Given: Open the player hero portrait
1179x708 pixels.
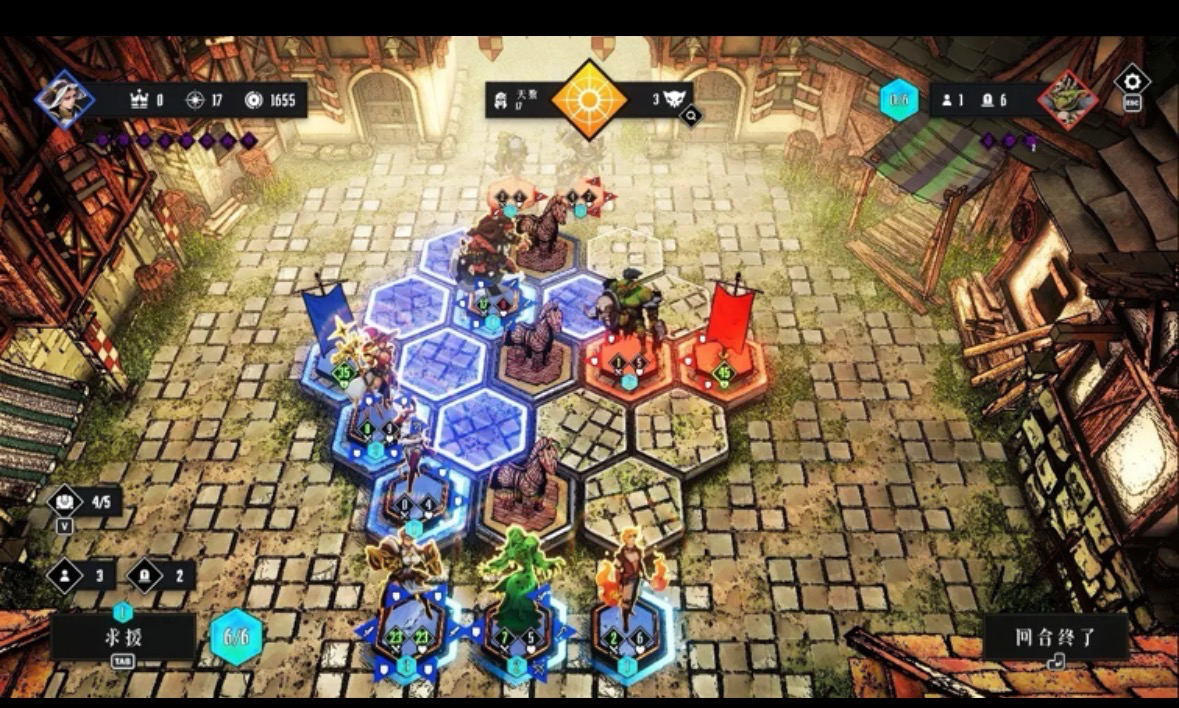Looking at the screenshot, I should (64, 99).
